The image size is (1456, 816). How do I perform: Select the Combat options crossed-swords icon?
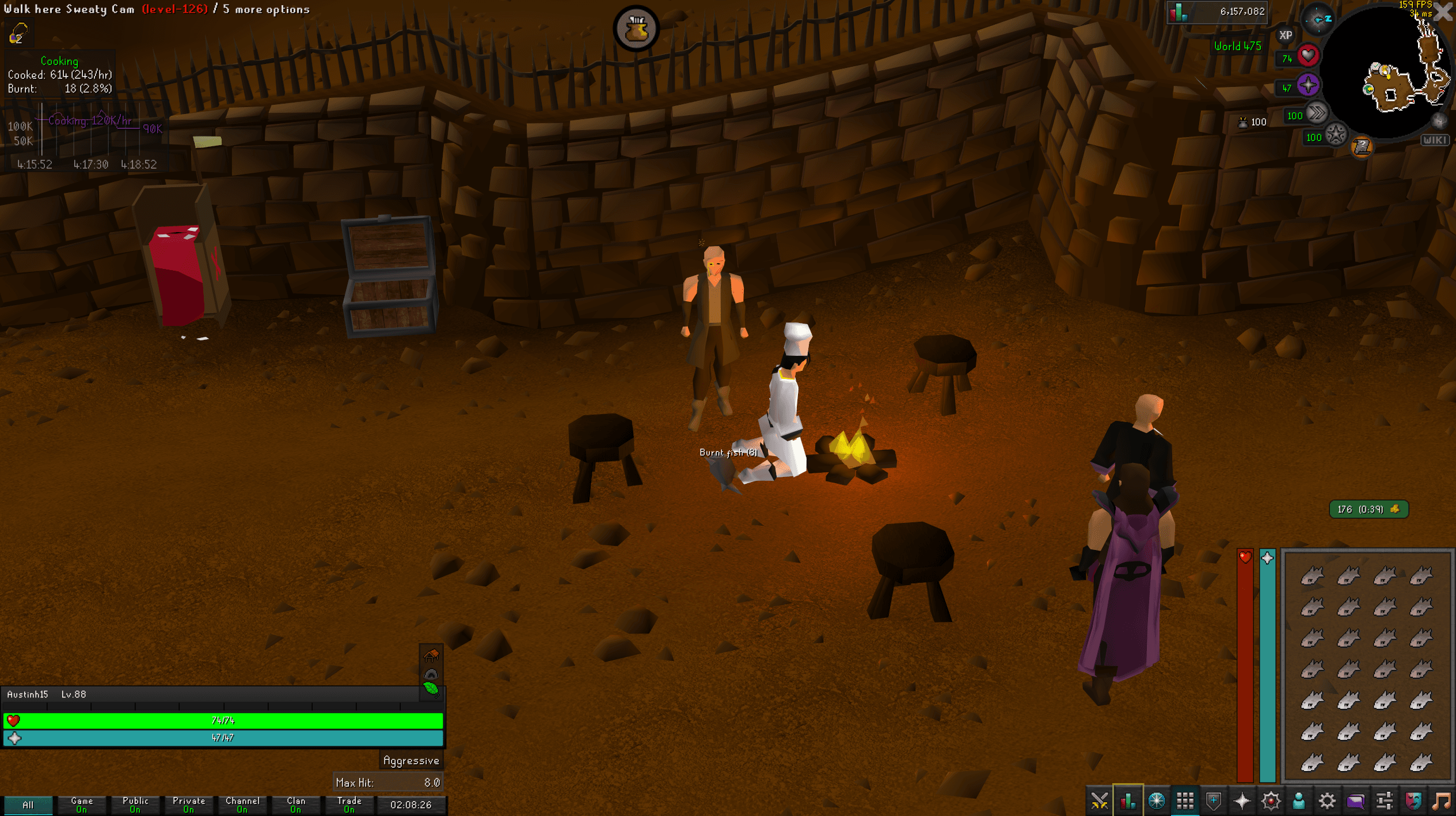click(x=1100, y=800)
